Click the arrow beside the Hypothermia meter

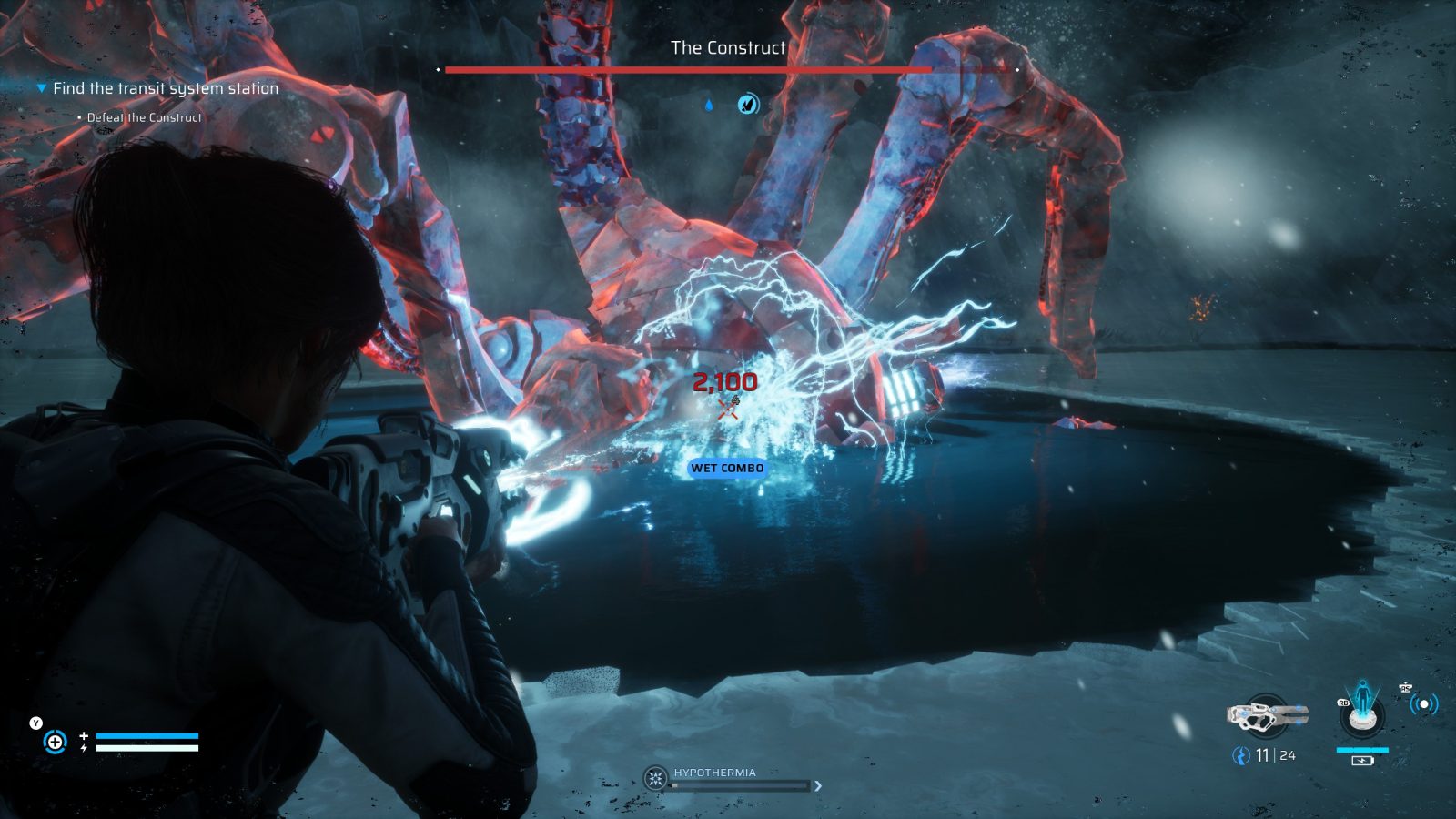[x=817, y=785]
